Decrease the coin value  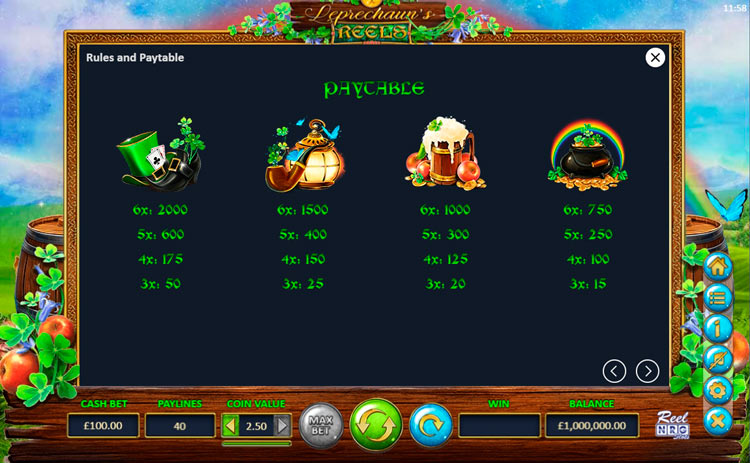tap(230, 426)
